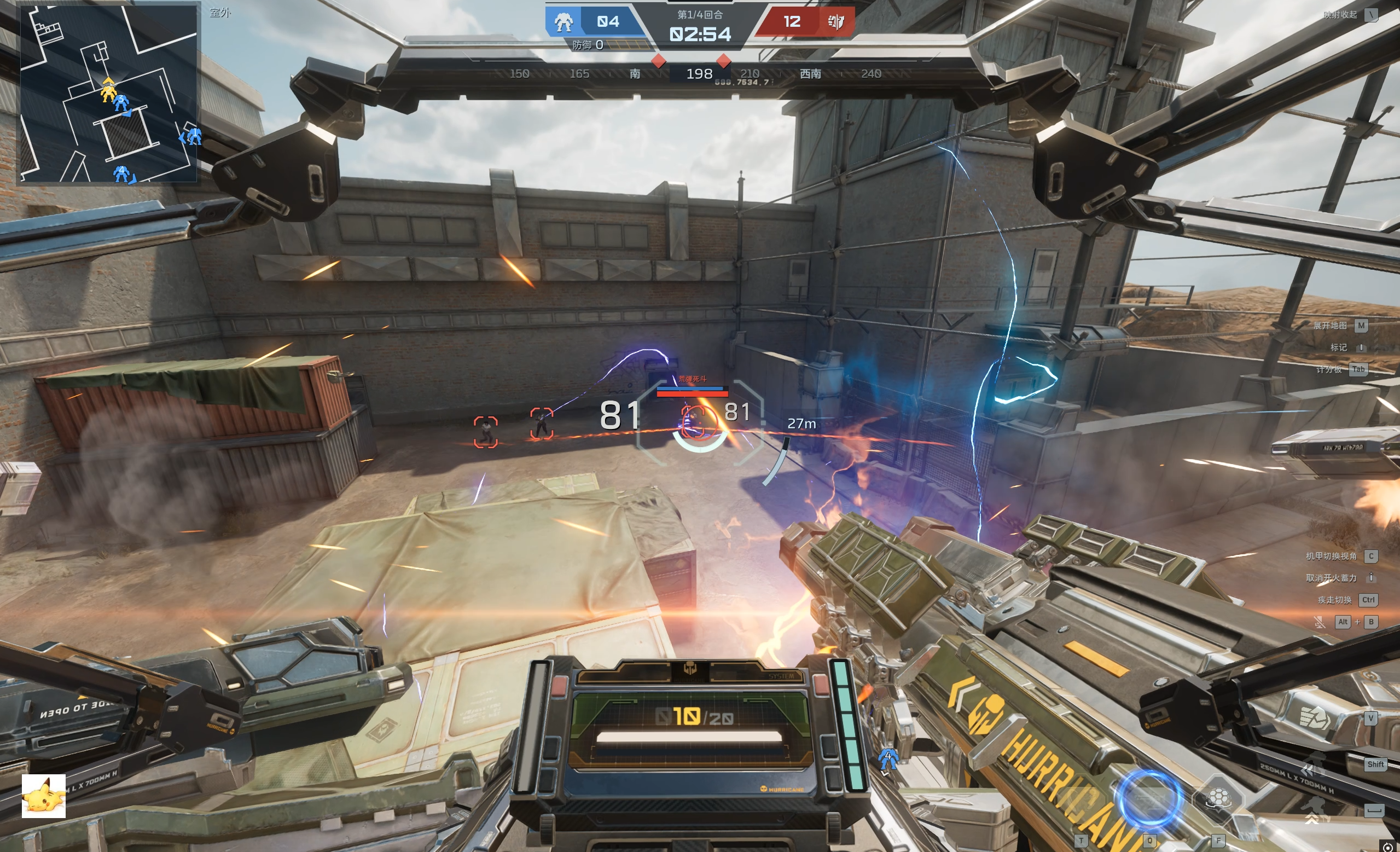Screen dimensions: 1400x852
Task: Activate the honeycomb shield dome ability
Action: 1218,799
